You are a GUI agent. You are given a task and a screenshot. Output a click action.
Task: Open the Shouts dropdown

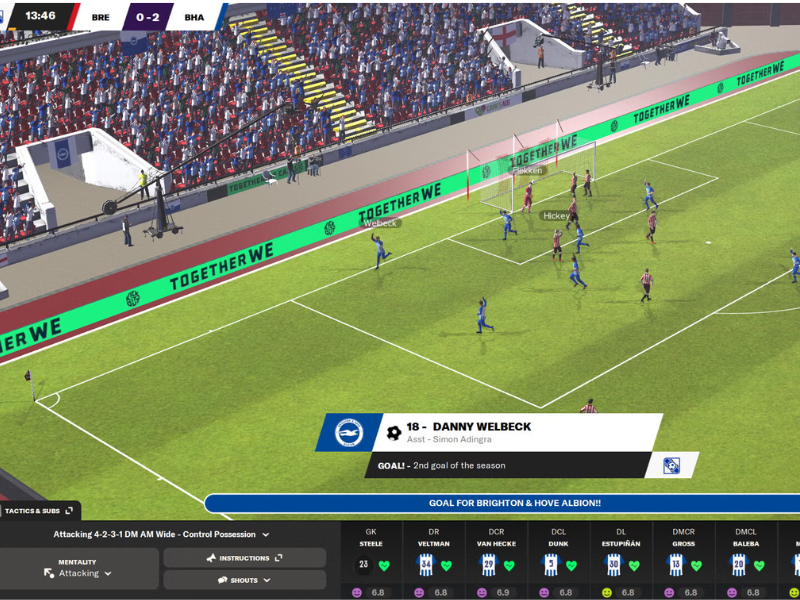click(244, 580)
